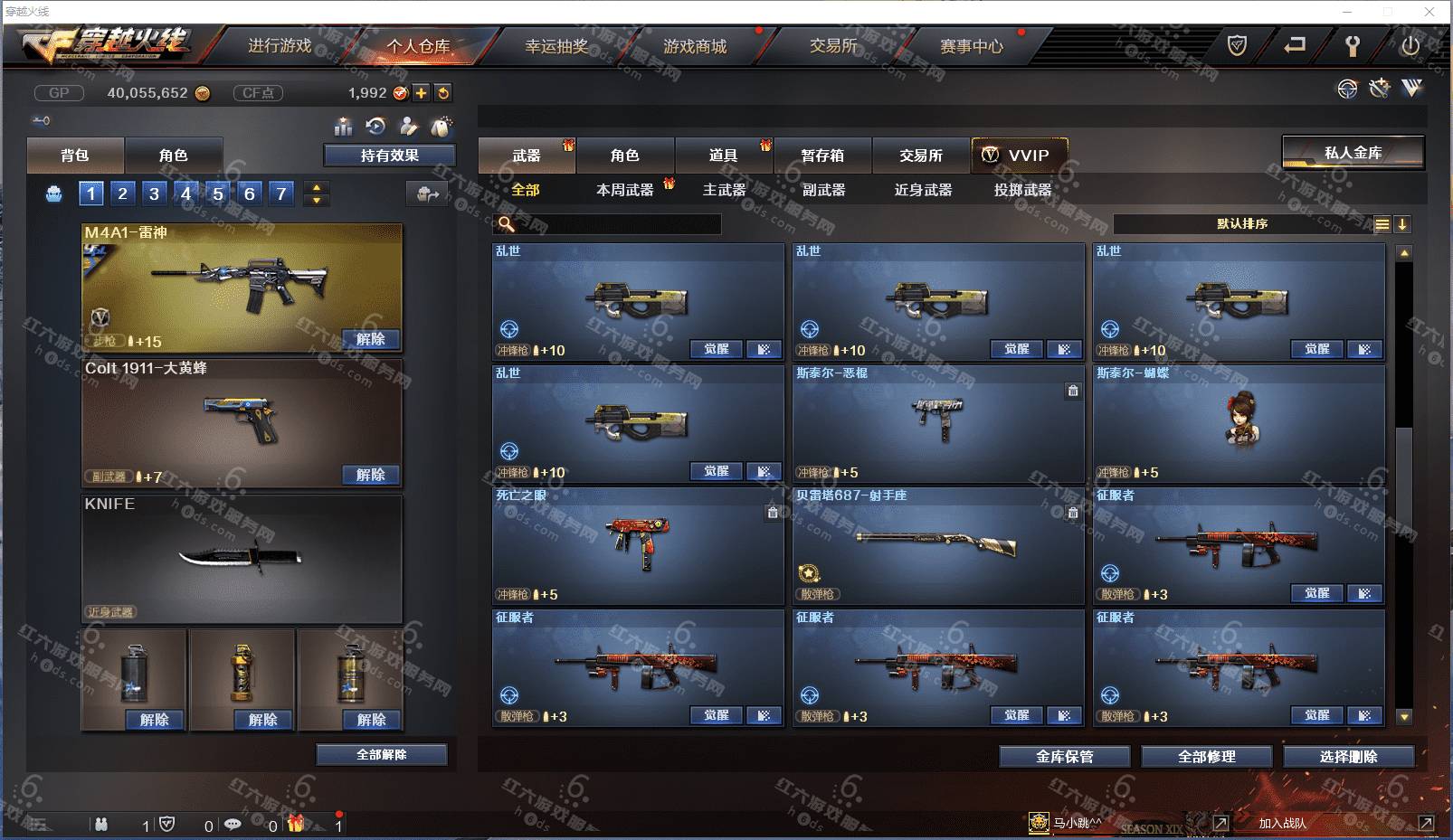Filter by 近身武器 melee weapons
The image size is (1453, 840).
click(923, 190)
